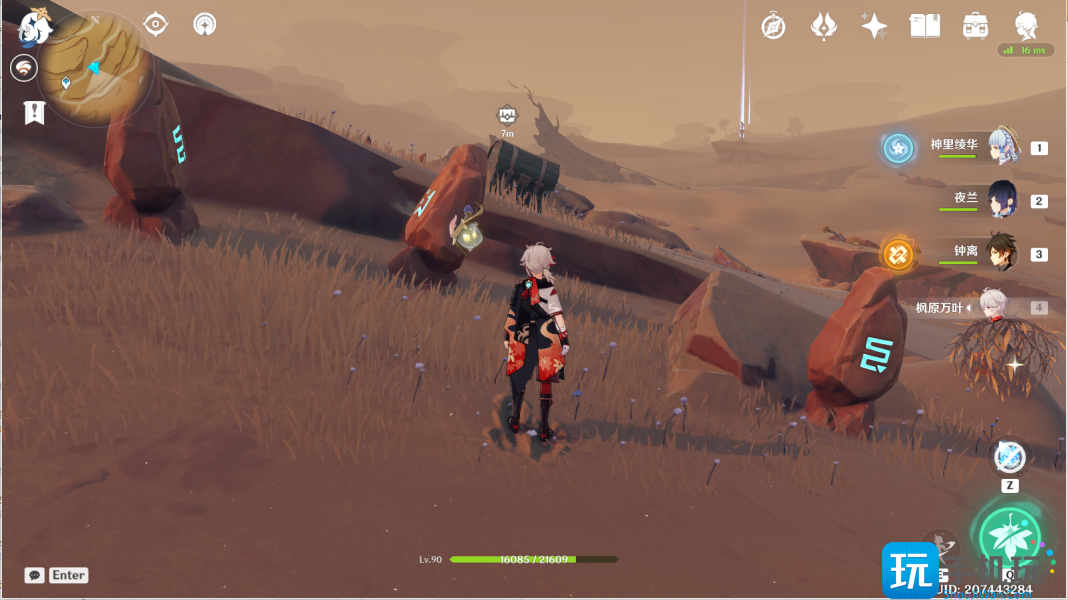This screenshot has width=1068, height=600.
Task: Open the compass events icon
Action: pos(773,26)
